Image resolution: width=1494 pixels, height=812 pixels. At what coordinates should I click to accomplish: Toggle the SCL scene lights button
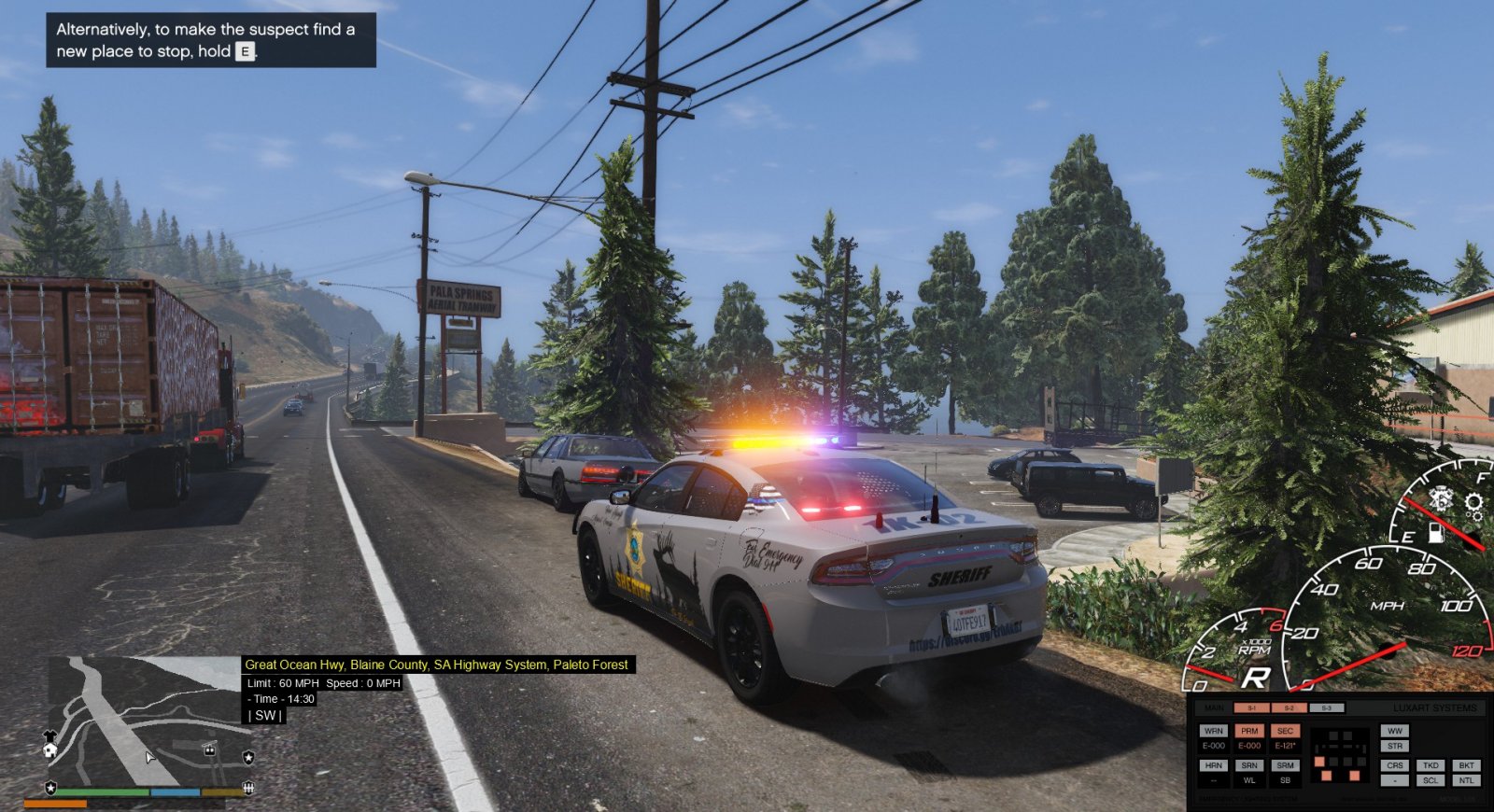coord(1431,780)
